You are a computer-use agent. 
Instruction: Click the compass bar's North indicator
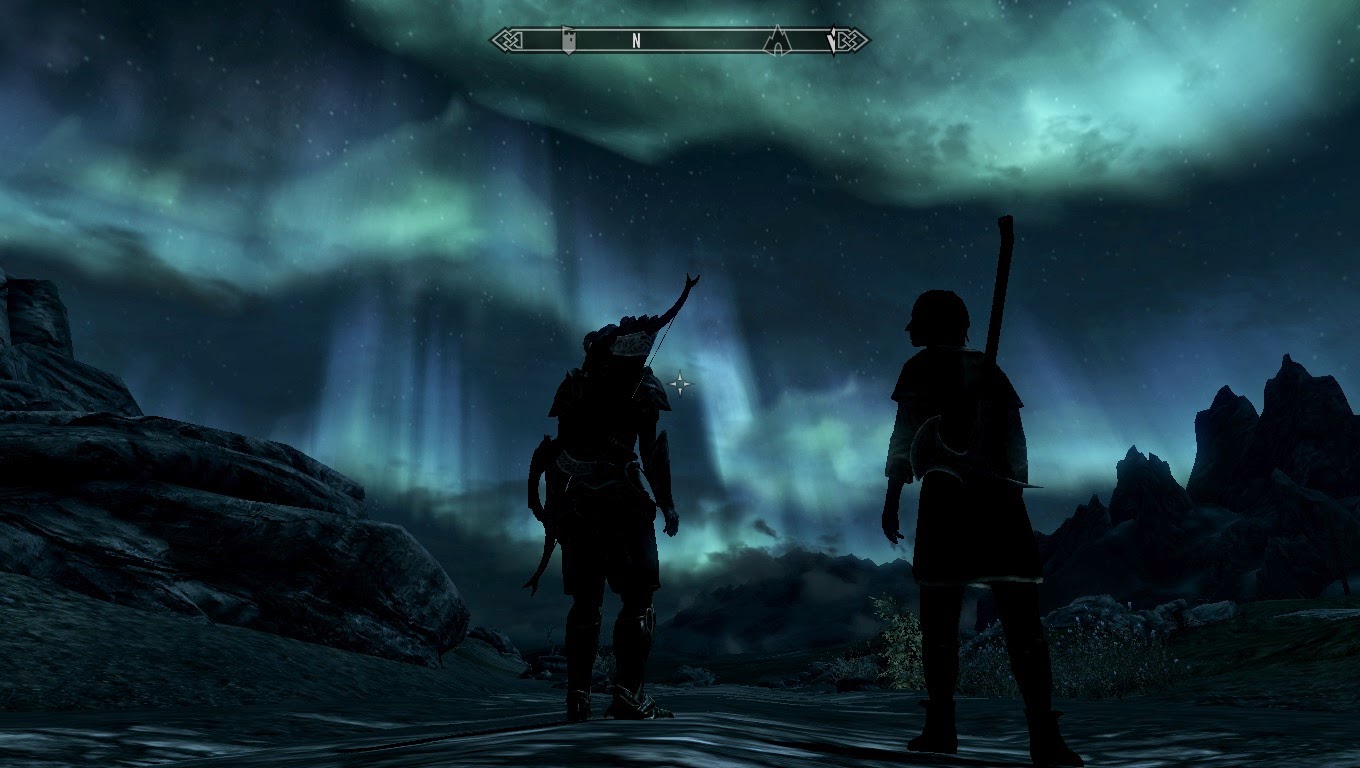pos(636,41)
